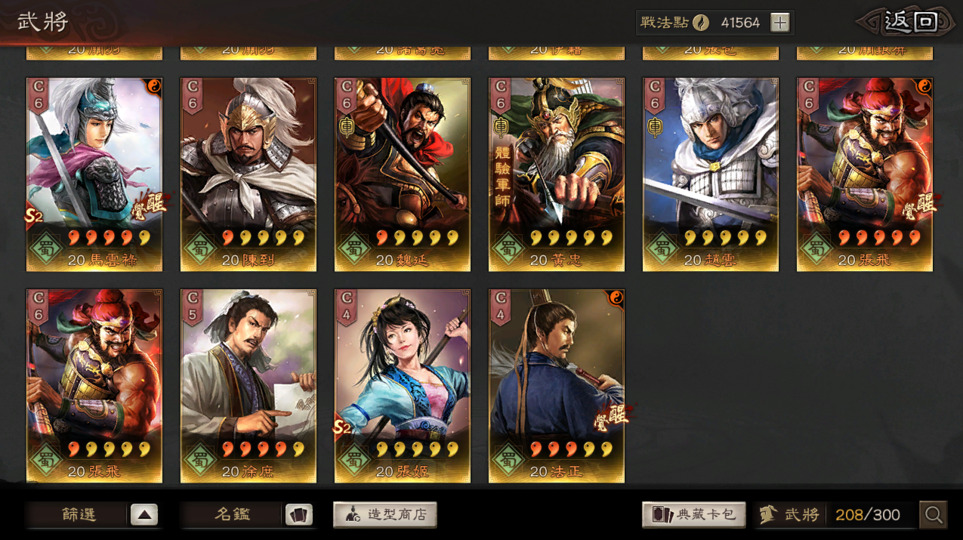Click the 返回 back button
Viewport: 963px width, 540px height.
point(911,22)
